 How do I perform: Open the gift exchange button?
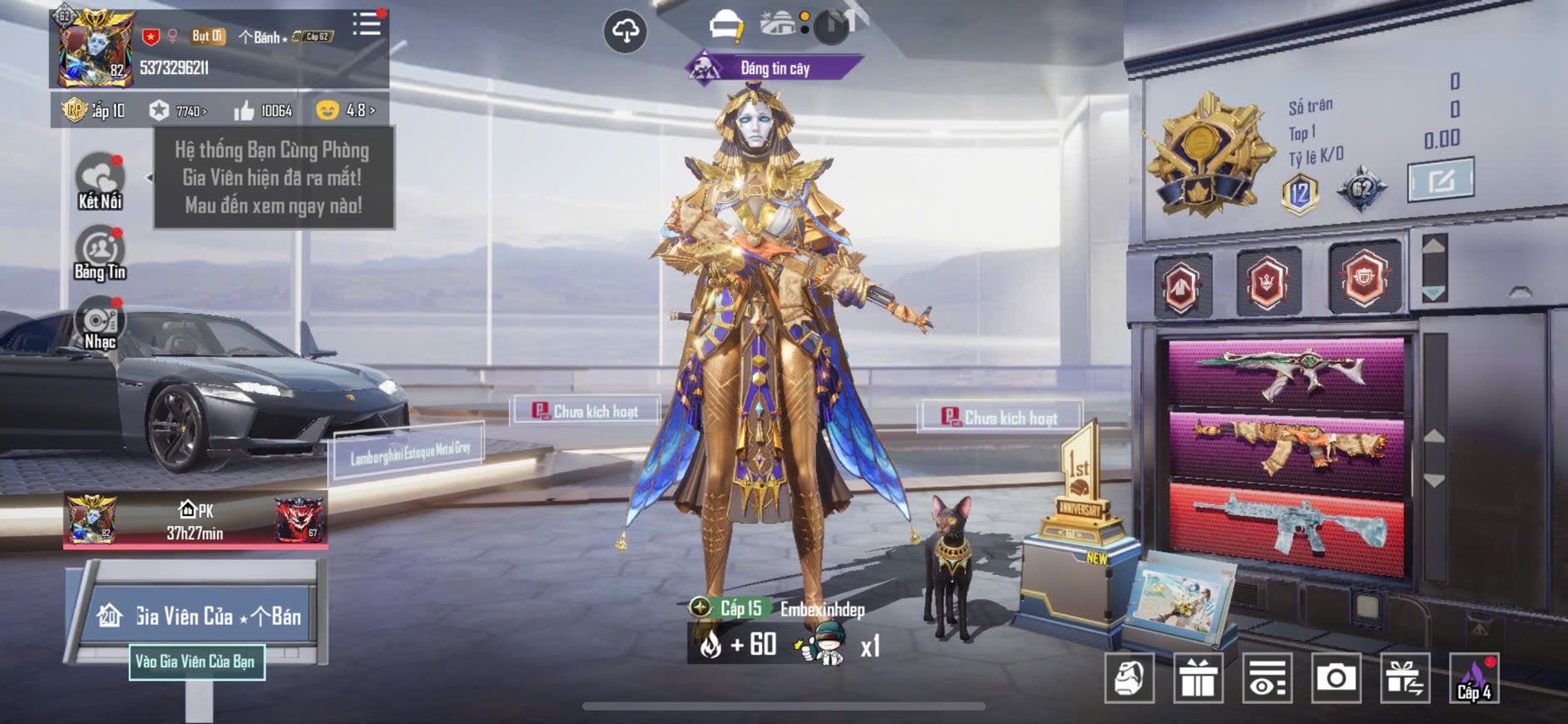[1404, 678]
